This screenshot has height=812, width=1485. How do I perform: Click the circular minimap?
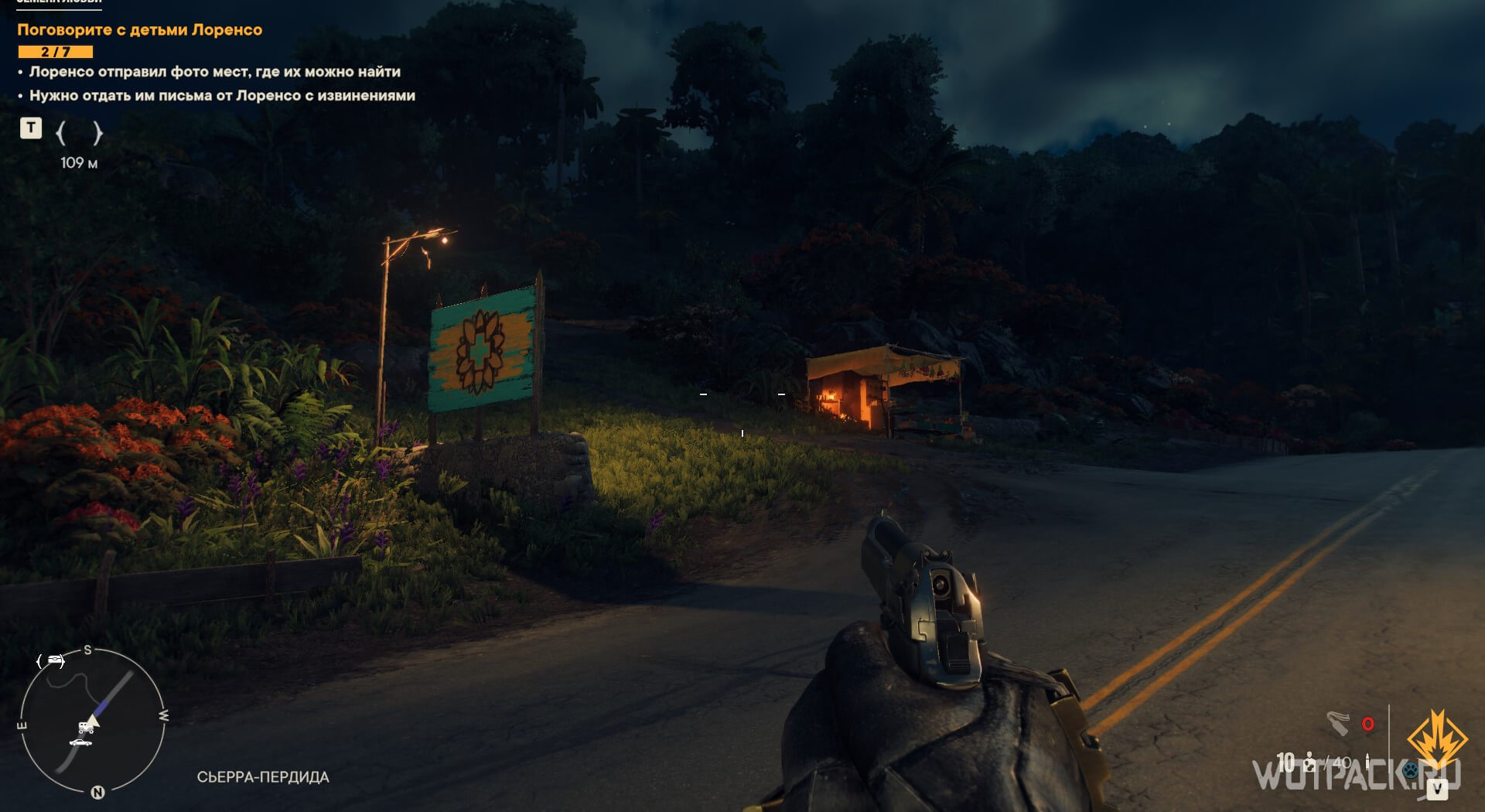click(91, 720)
